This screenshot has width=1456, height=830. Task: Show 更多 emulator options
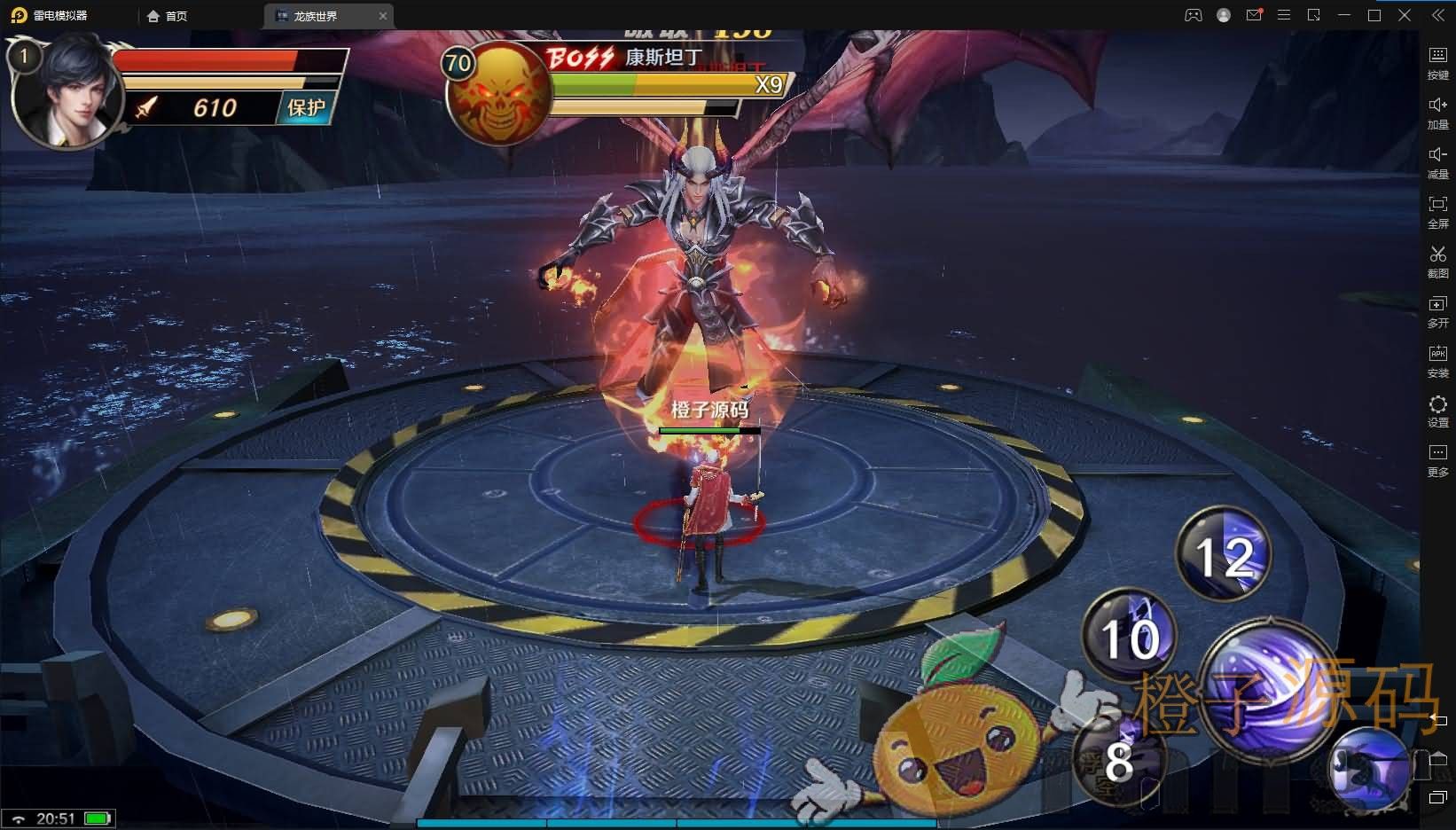(1437, 459)
